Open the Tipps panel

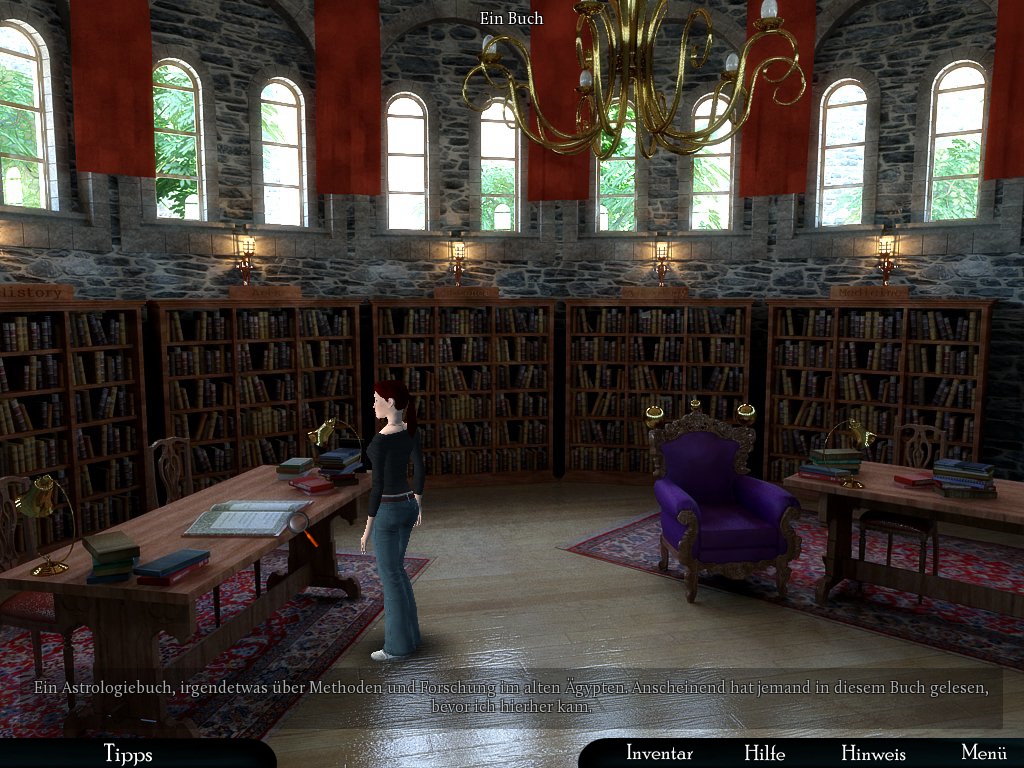[x=128, y=753]
